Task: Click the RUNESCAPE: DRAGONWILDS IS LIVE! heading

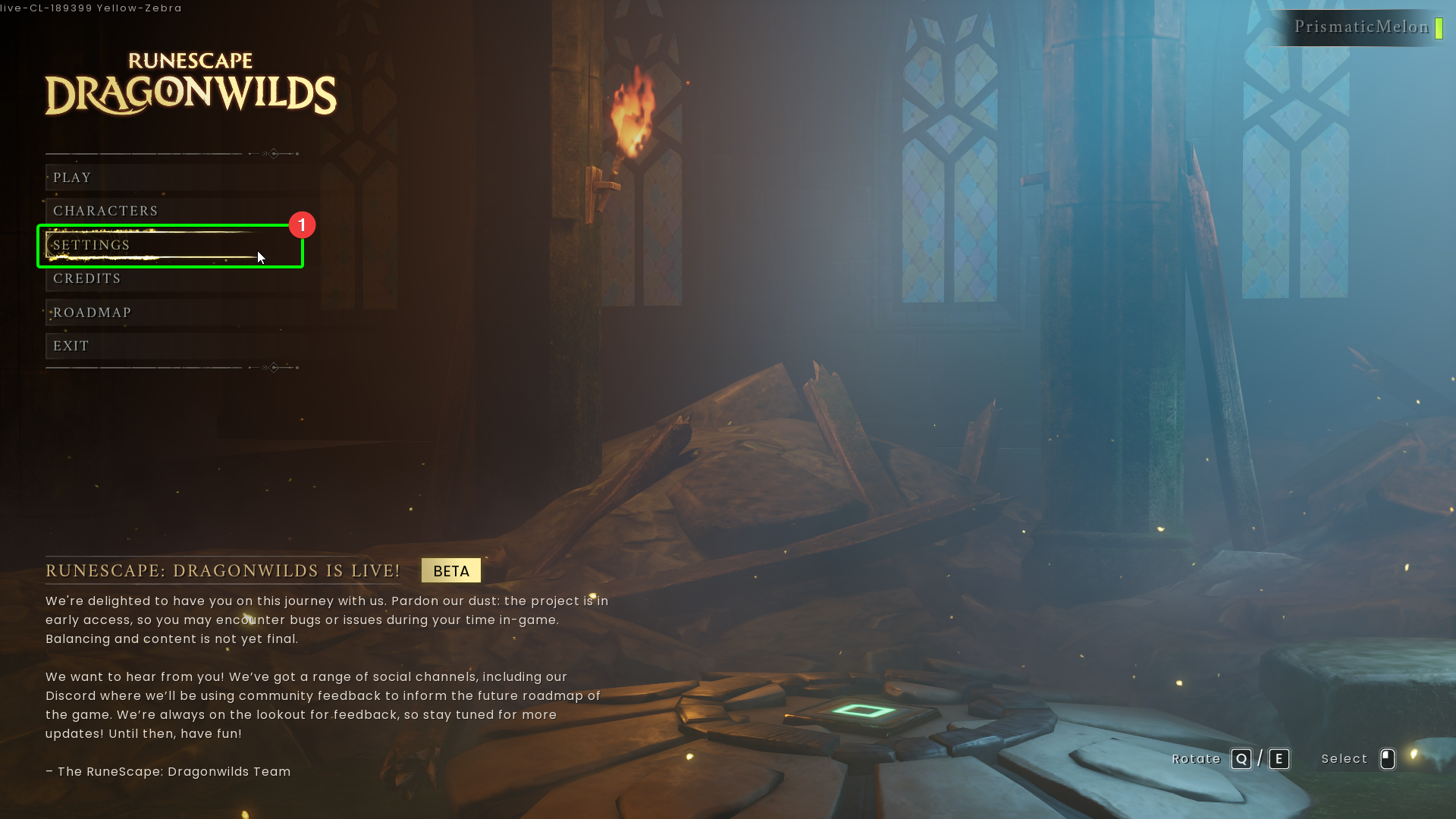Action: coord(223,570)
